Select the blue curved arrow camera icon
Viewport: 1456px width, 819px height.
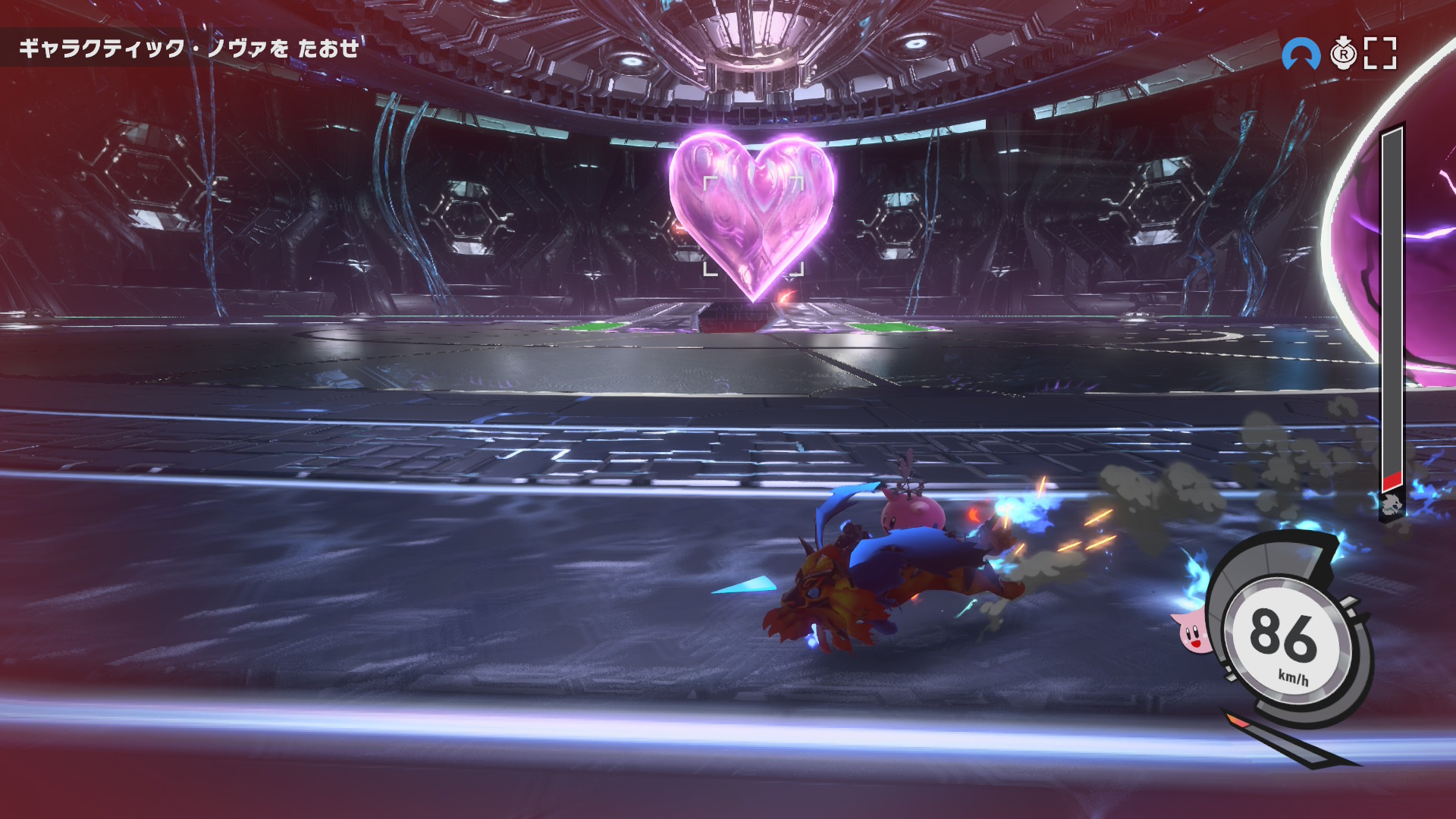point(1301,54)
